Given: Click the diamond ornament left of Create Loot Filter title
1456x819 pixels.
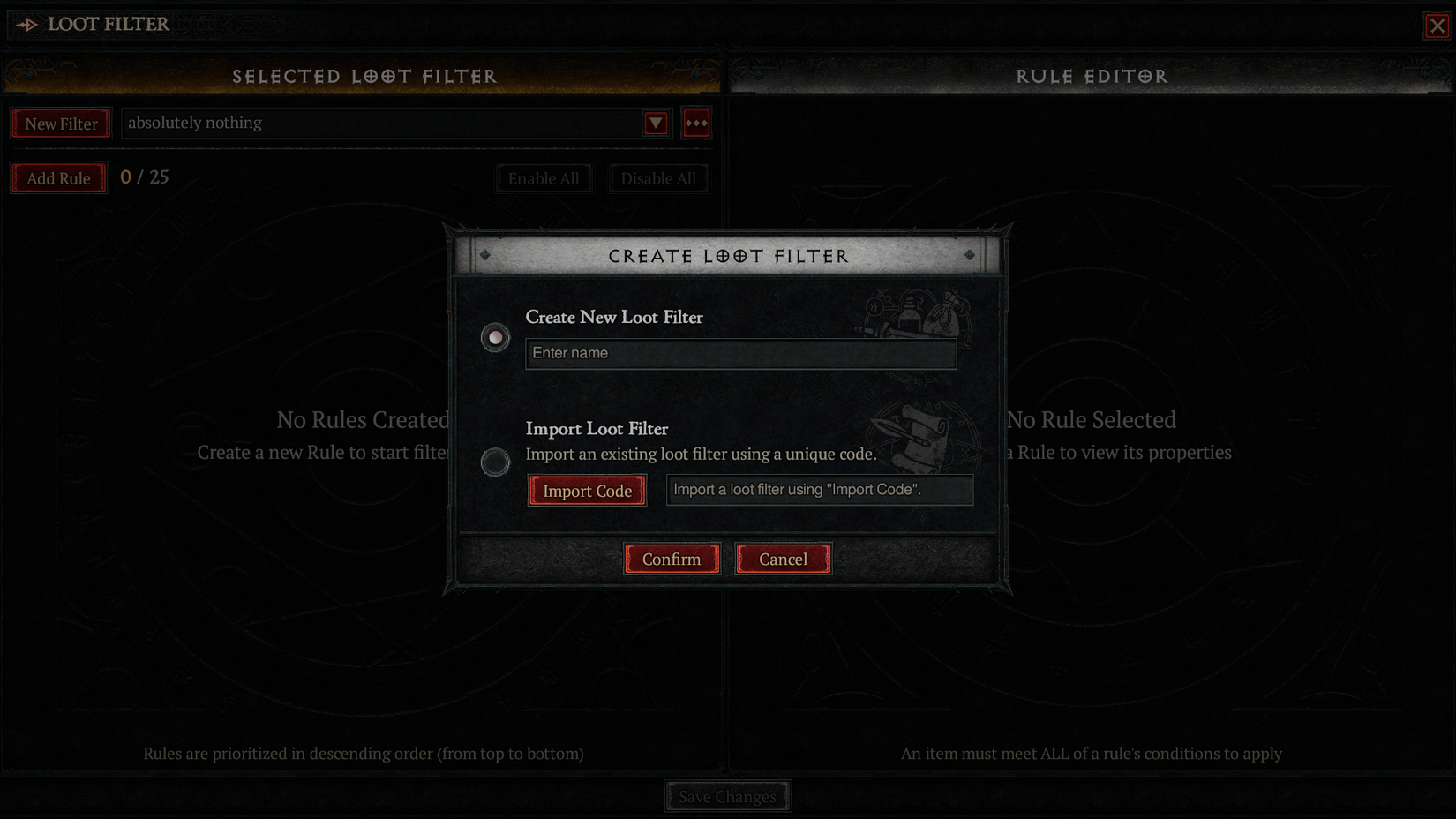Looking at the screenshot, I should coord(484,256).
